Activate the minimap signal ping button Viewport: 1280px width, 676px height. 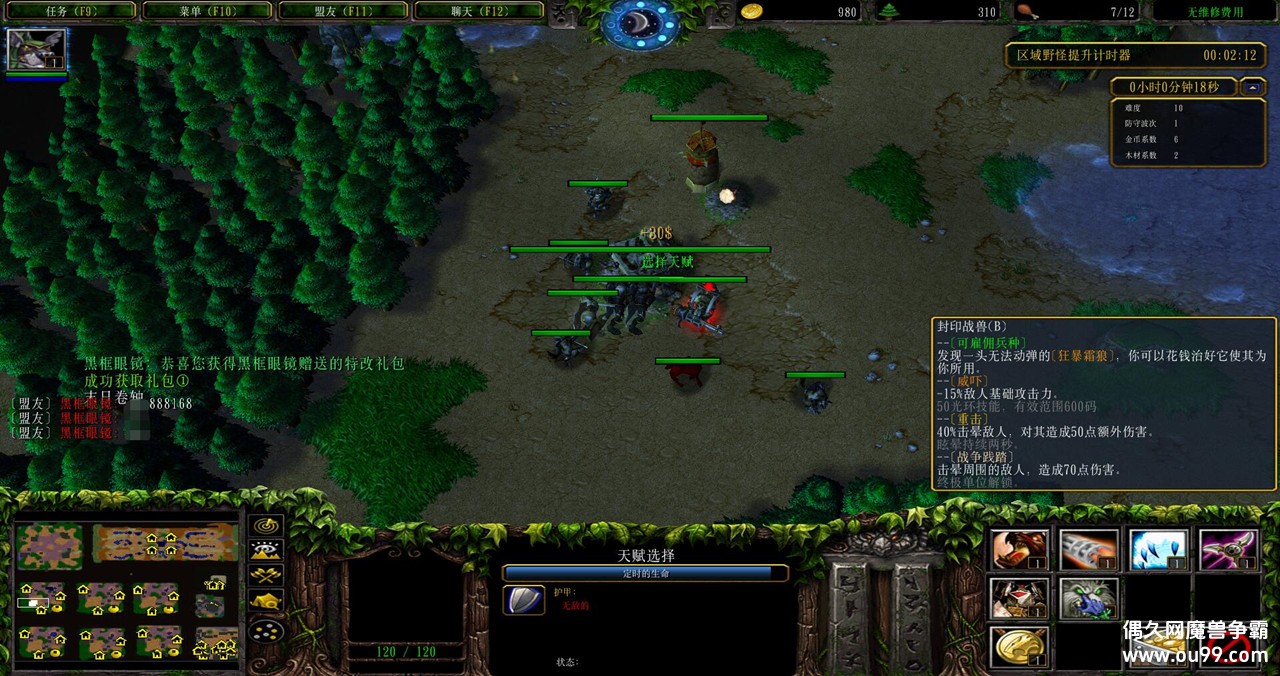[x=265, y=525]
